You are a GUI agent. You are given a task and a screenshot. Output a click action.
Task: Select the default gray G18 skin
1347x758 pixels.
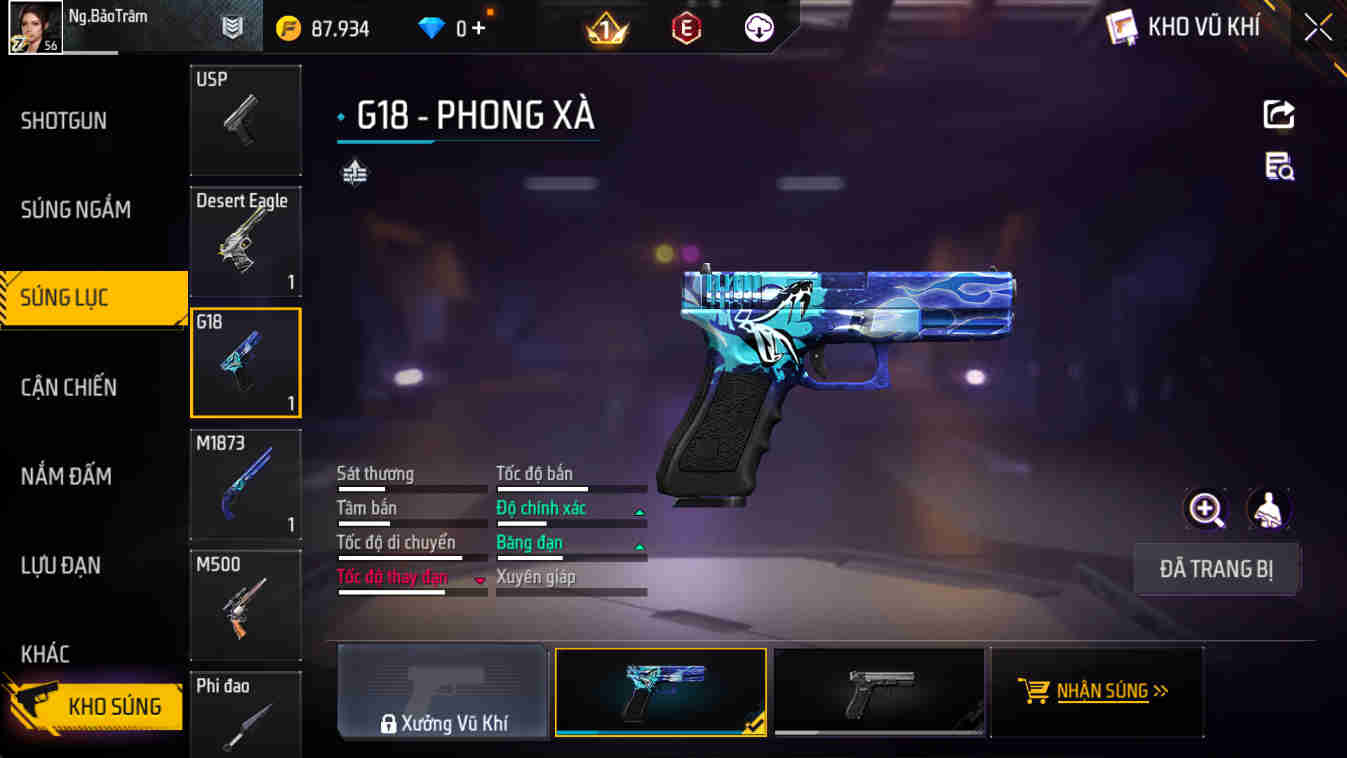878,690
